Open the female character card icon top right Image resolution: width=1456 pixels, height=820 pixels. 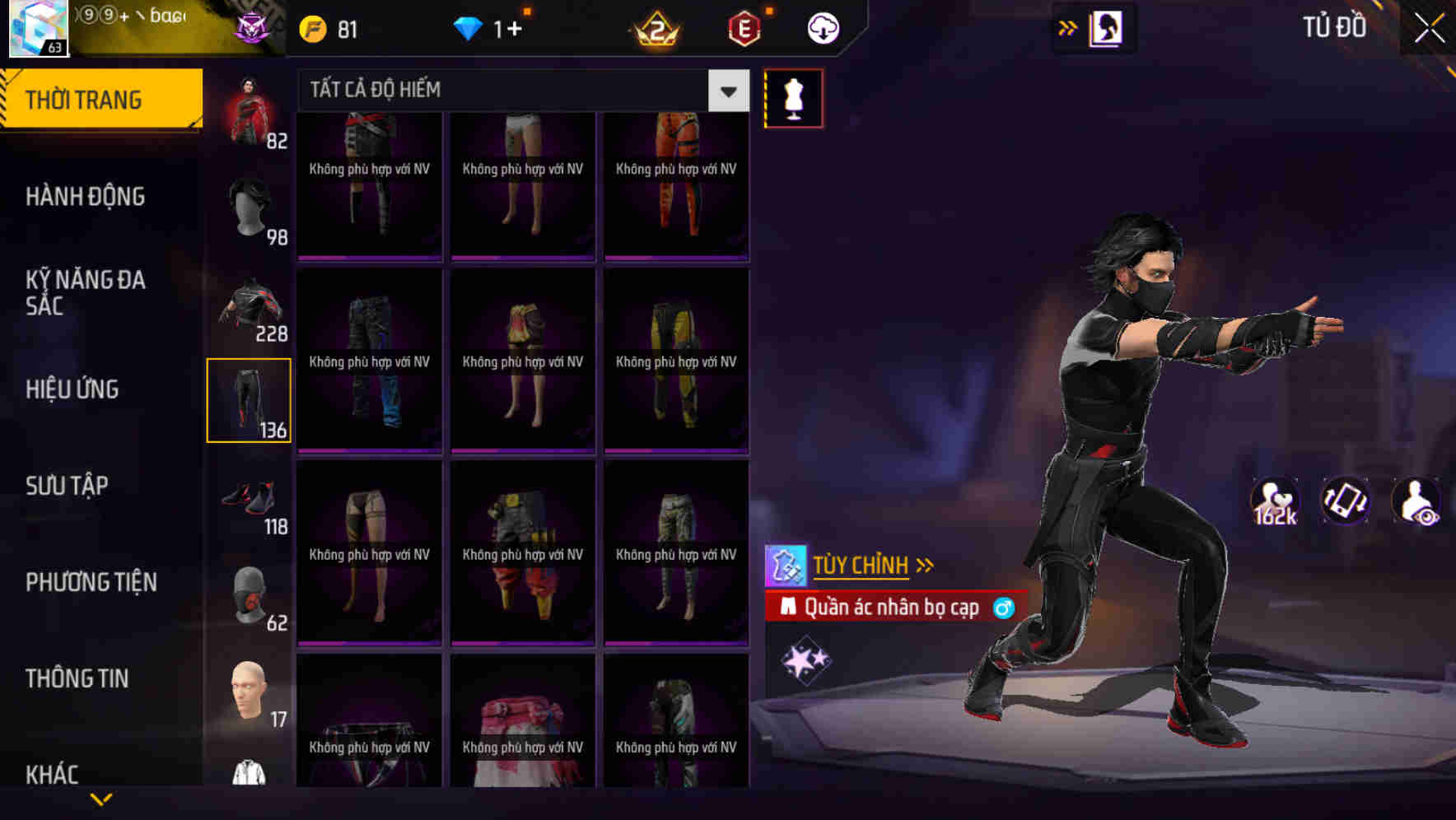[1106, 27]
